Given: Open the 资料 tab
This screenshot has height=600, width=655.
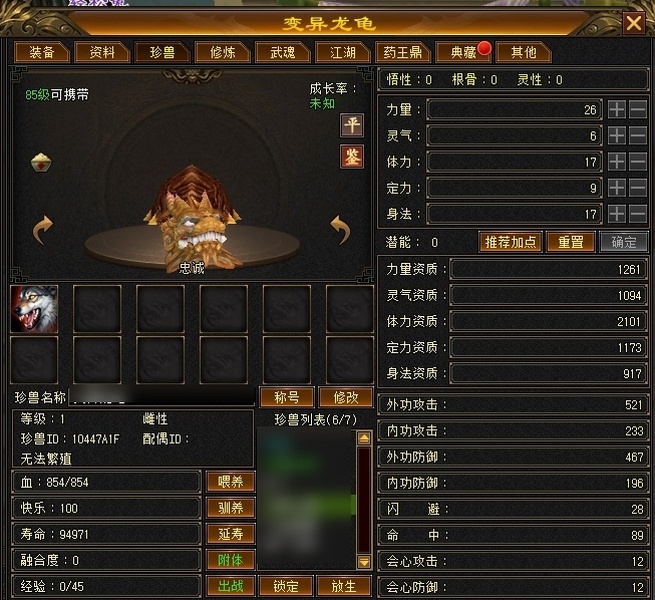Looking at the screenshot, I should pyautogui.click(x=102, y=52).
